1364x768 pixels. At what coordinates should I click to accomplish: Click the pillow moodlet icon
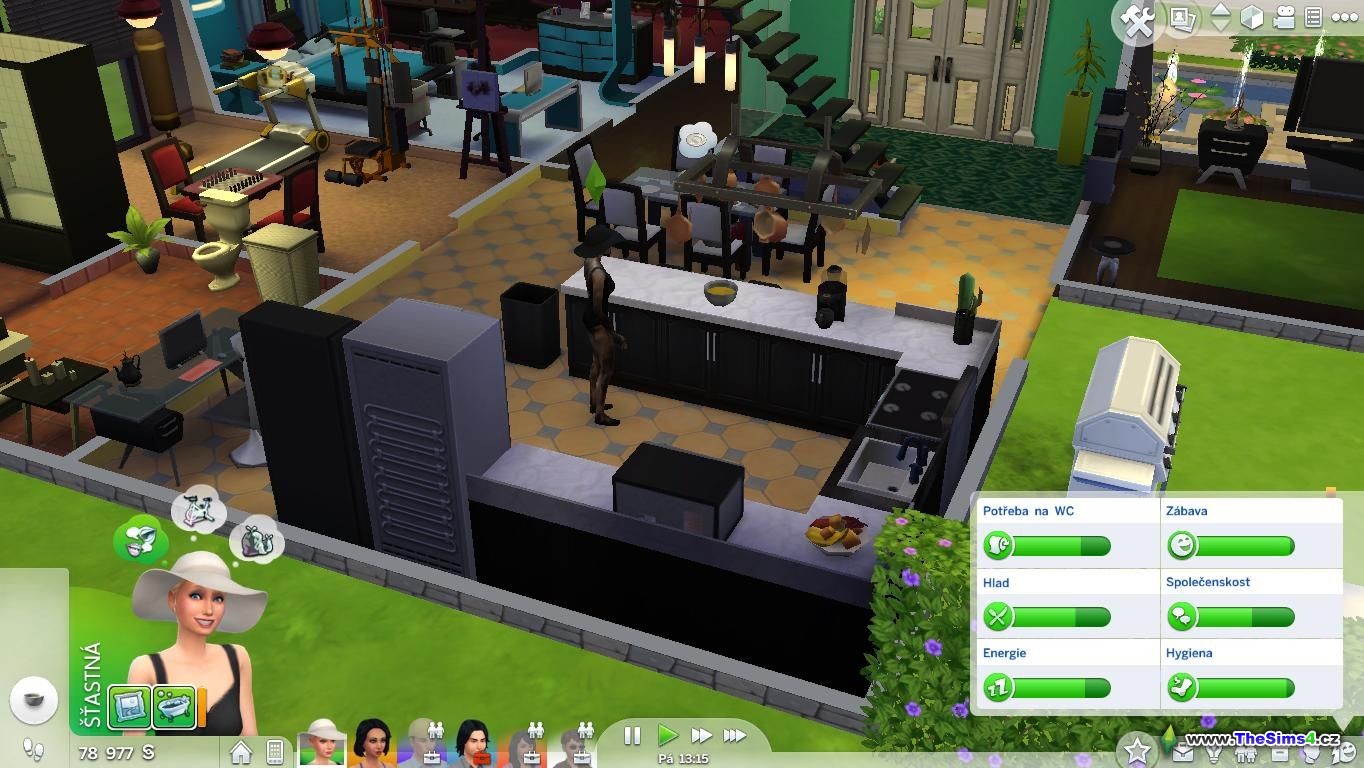(x=129, y=705)
